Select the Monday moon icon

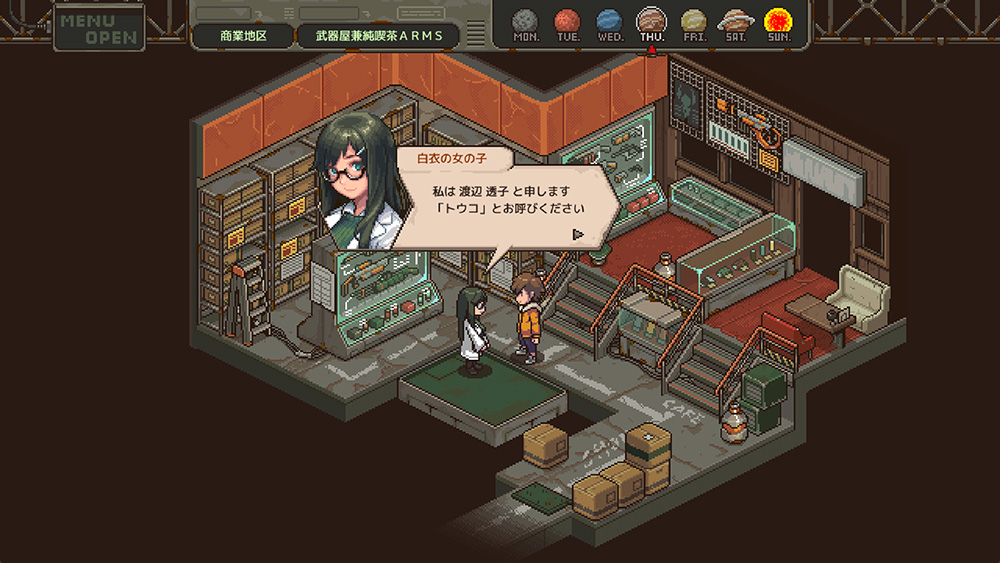point(525,20)
